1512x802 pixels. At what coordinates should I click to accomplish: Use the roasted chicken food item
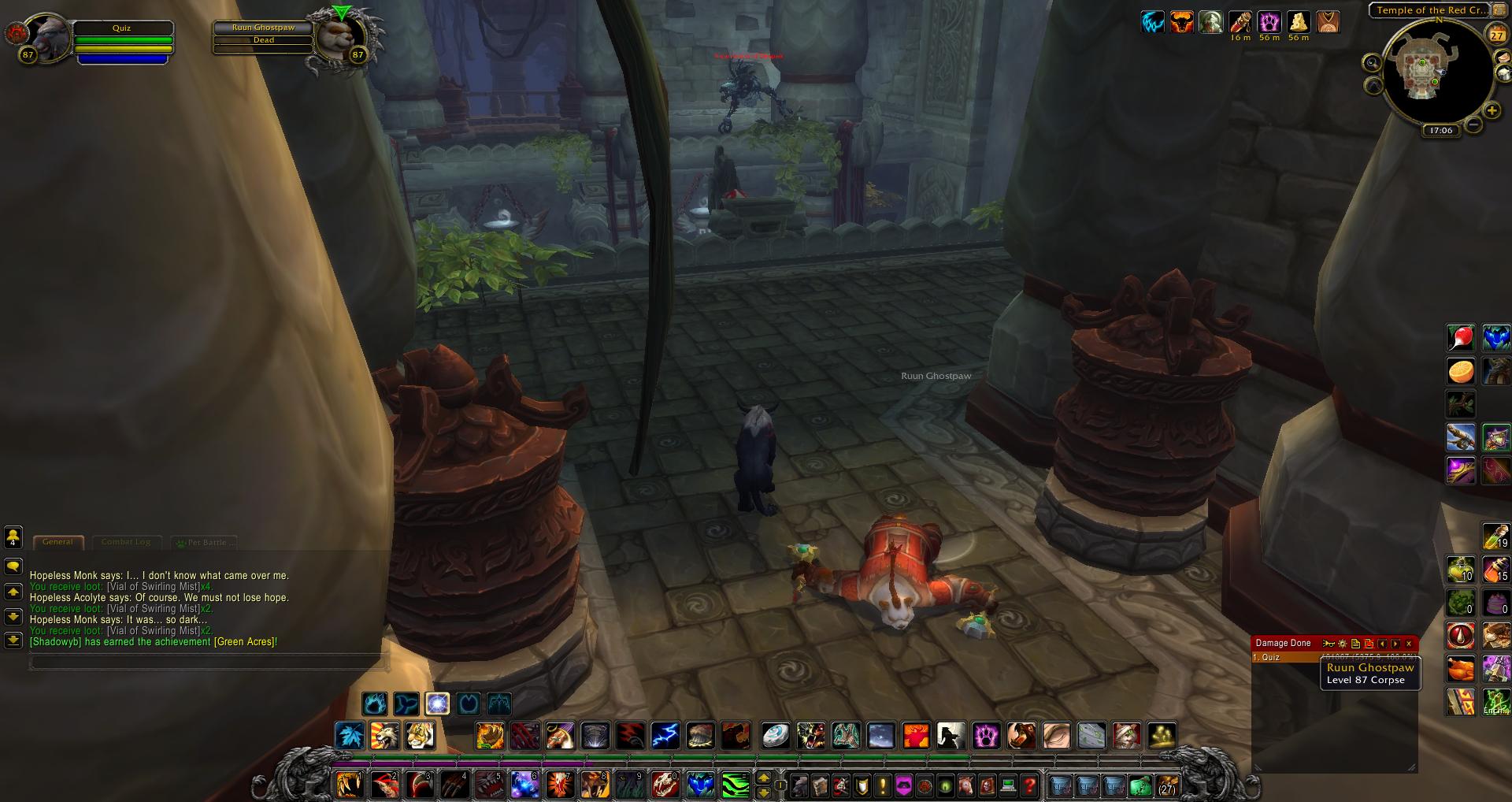pos(1461,669)
